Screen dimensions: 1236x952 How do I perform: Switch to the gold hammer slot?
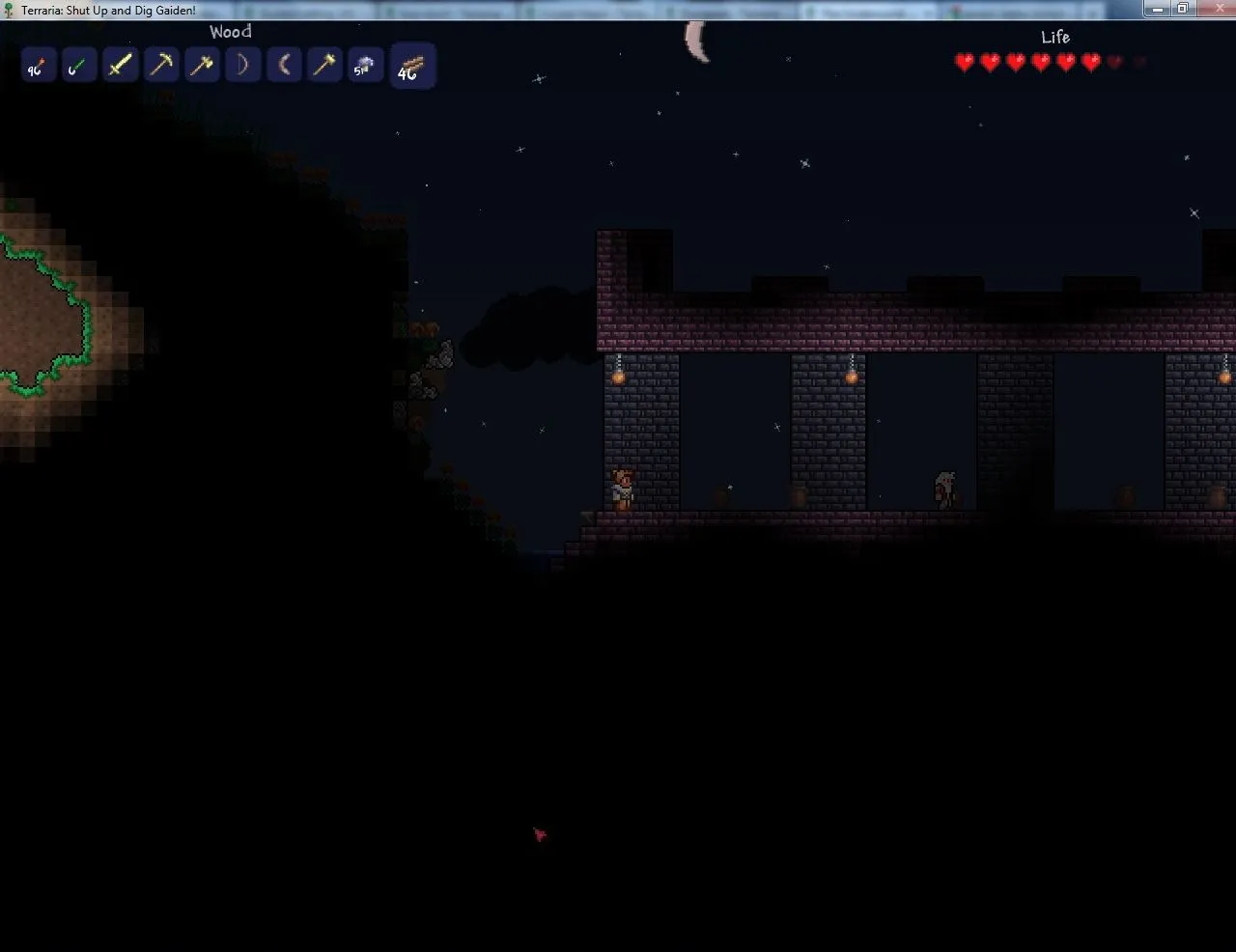coord(324,67)
